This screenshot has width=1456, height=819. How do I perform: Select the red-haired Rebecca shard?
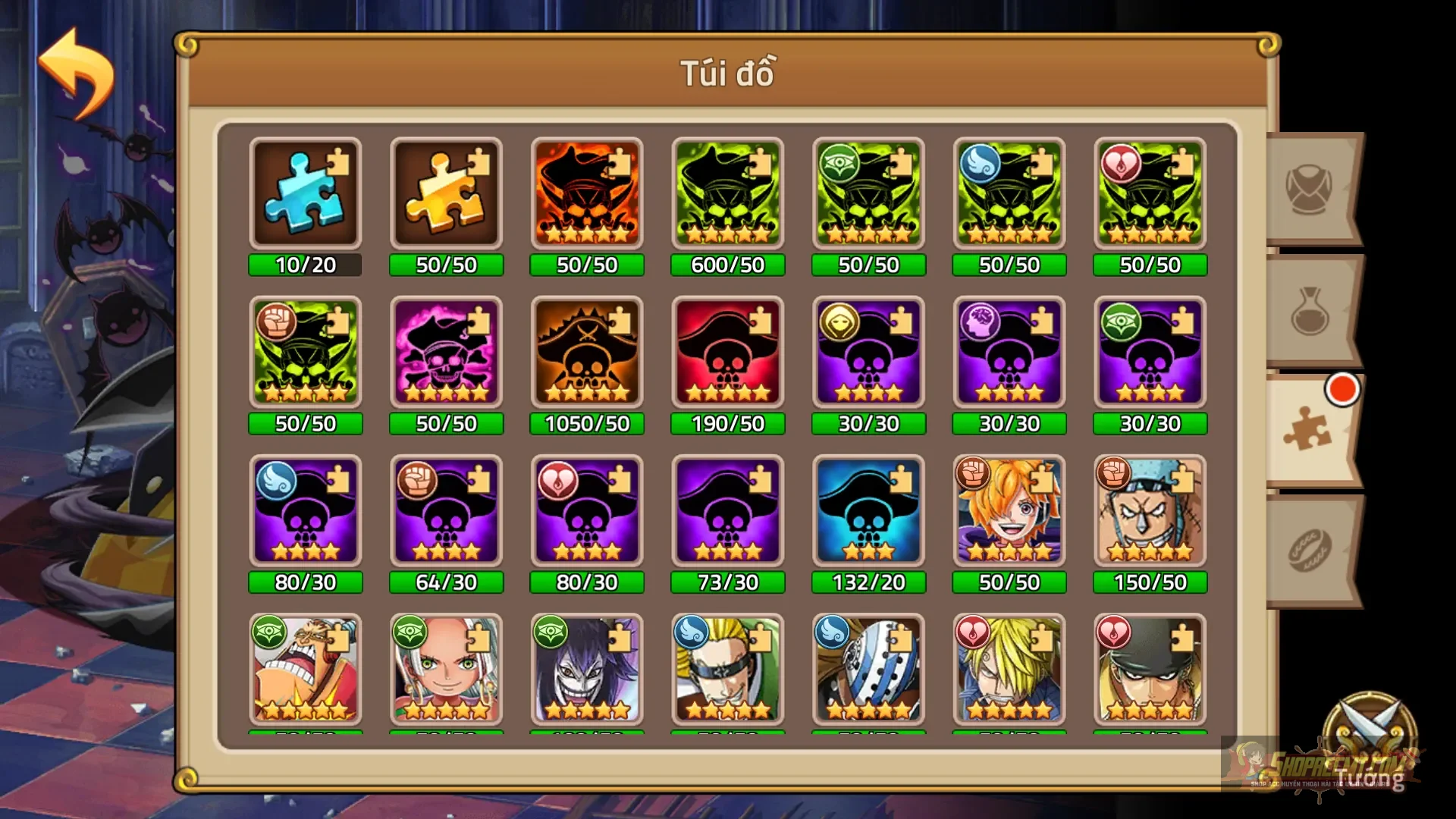click(x=446, y=671)
